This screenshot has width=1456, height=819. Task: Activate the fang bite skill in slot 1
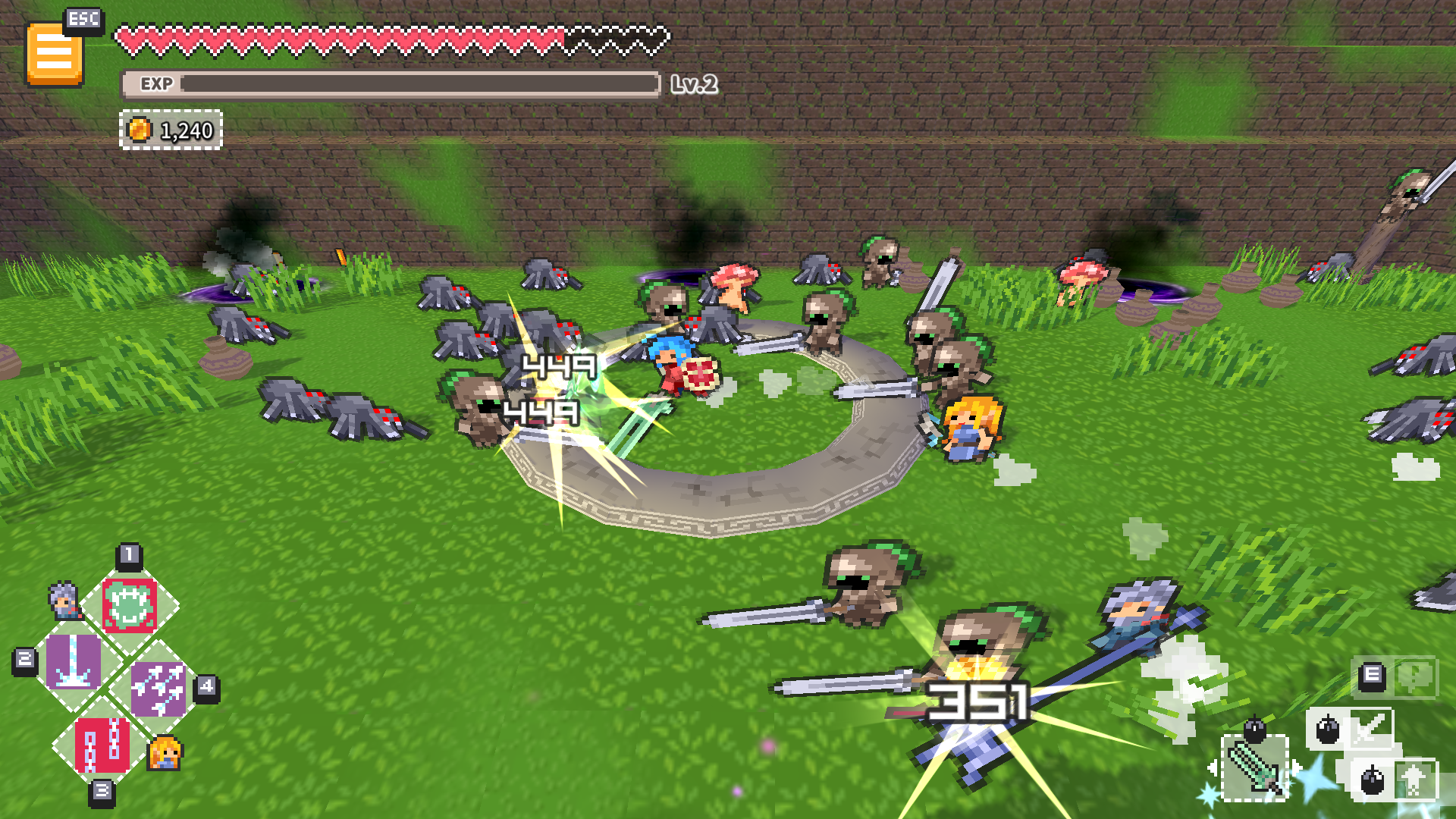pyautogui.click(x=130, y=604)
